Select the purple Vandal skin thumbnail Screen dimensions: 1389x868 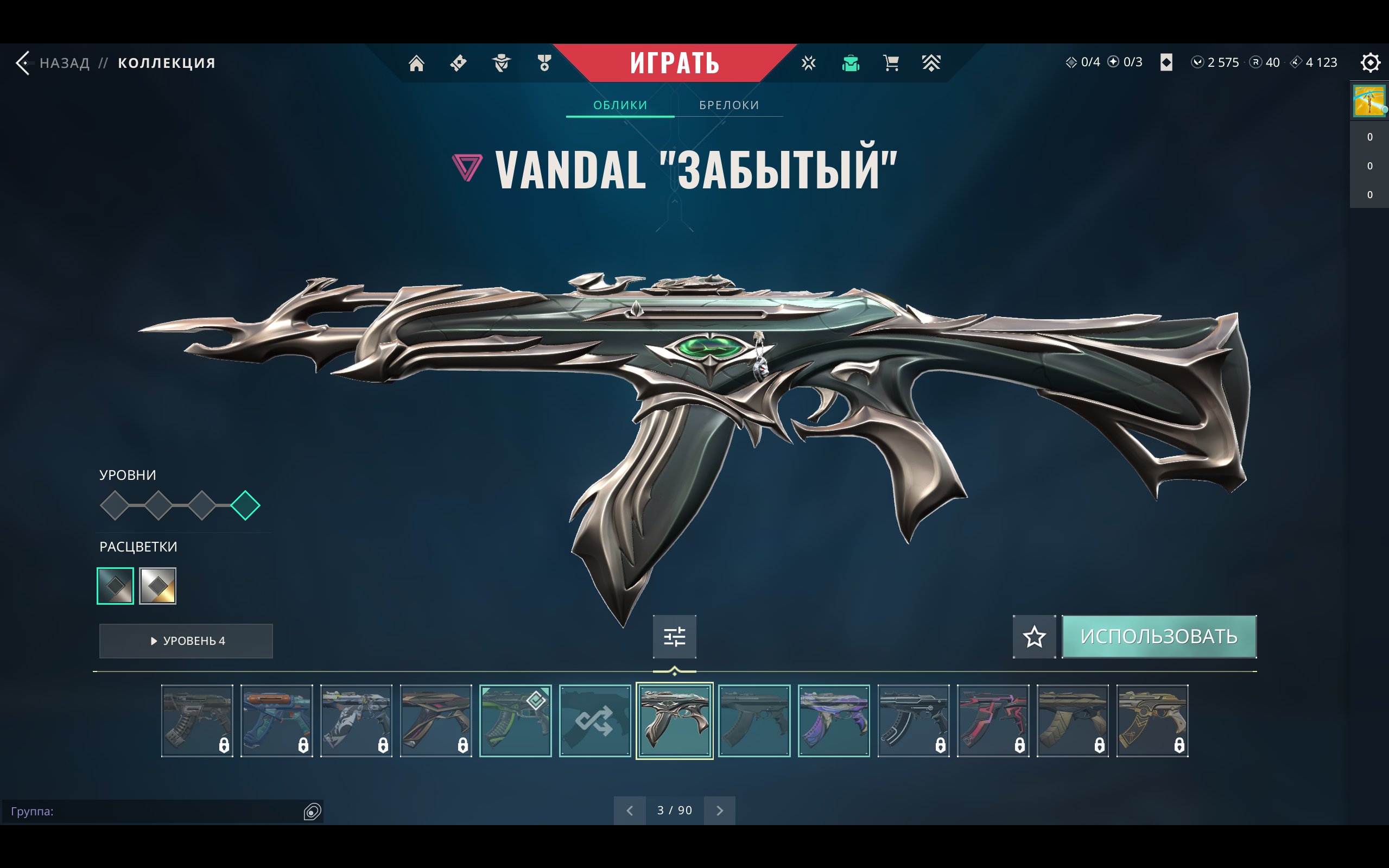pyautogui.click(x=834, y=721)
